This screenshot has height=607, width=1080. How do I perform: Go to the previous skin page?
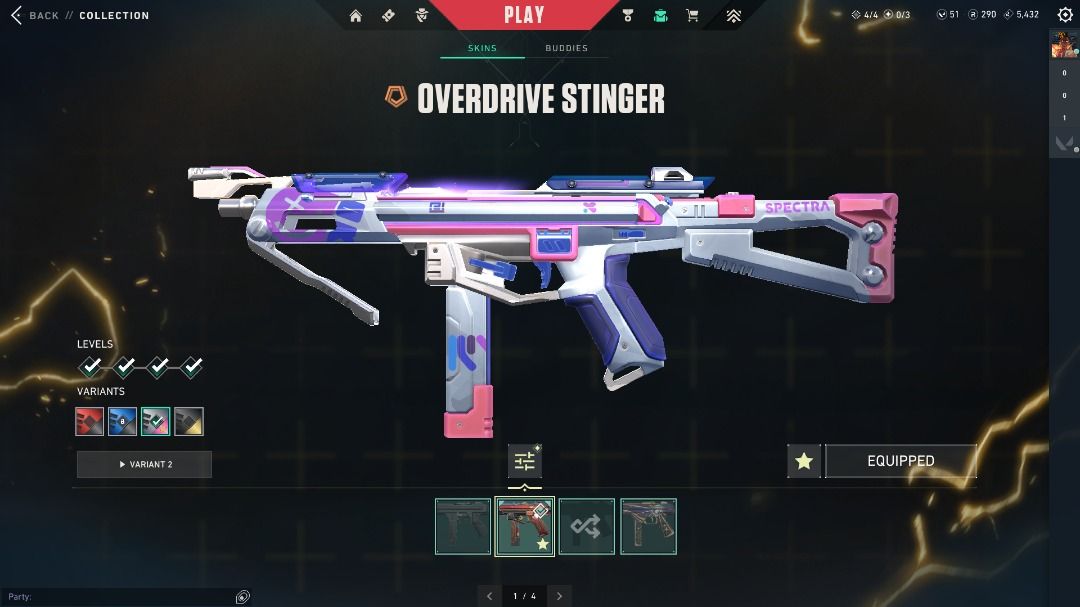point(489,596)
